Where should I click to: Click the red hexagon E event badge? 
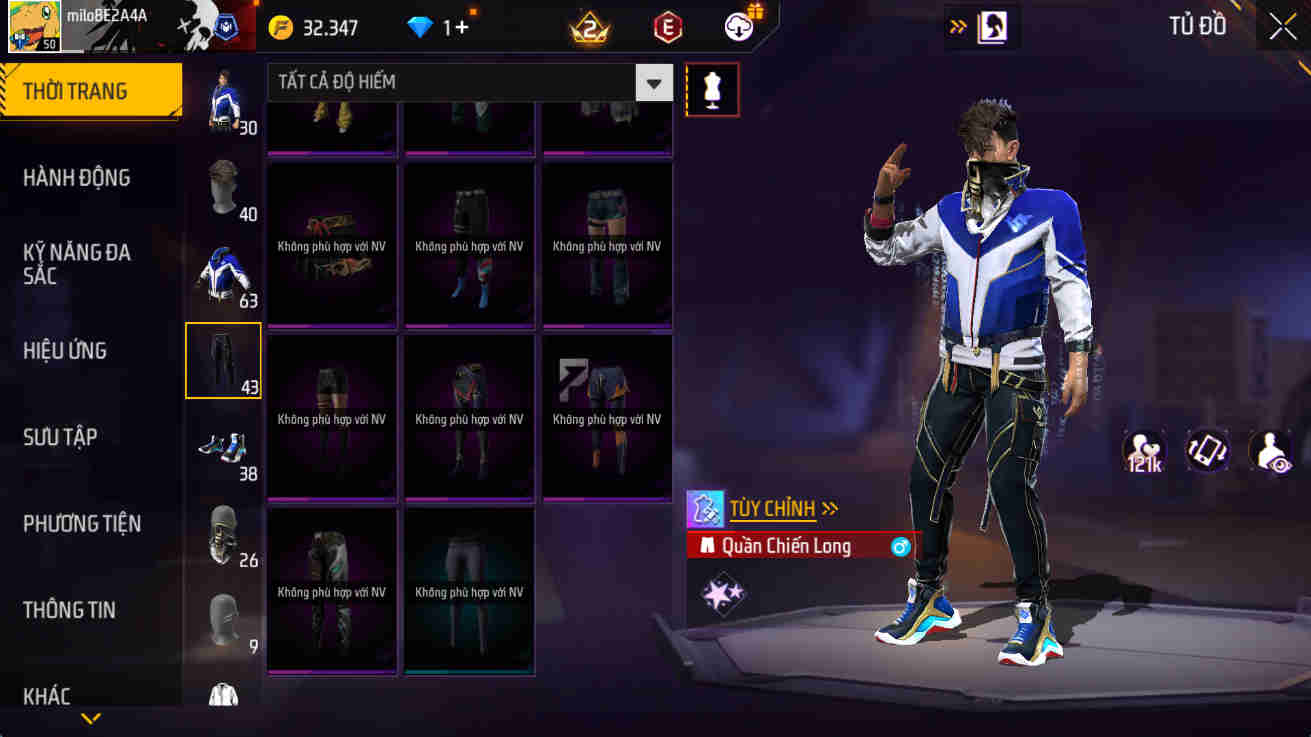tap(666, 27)
